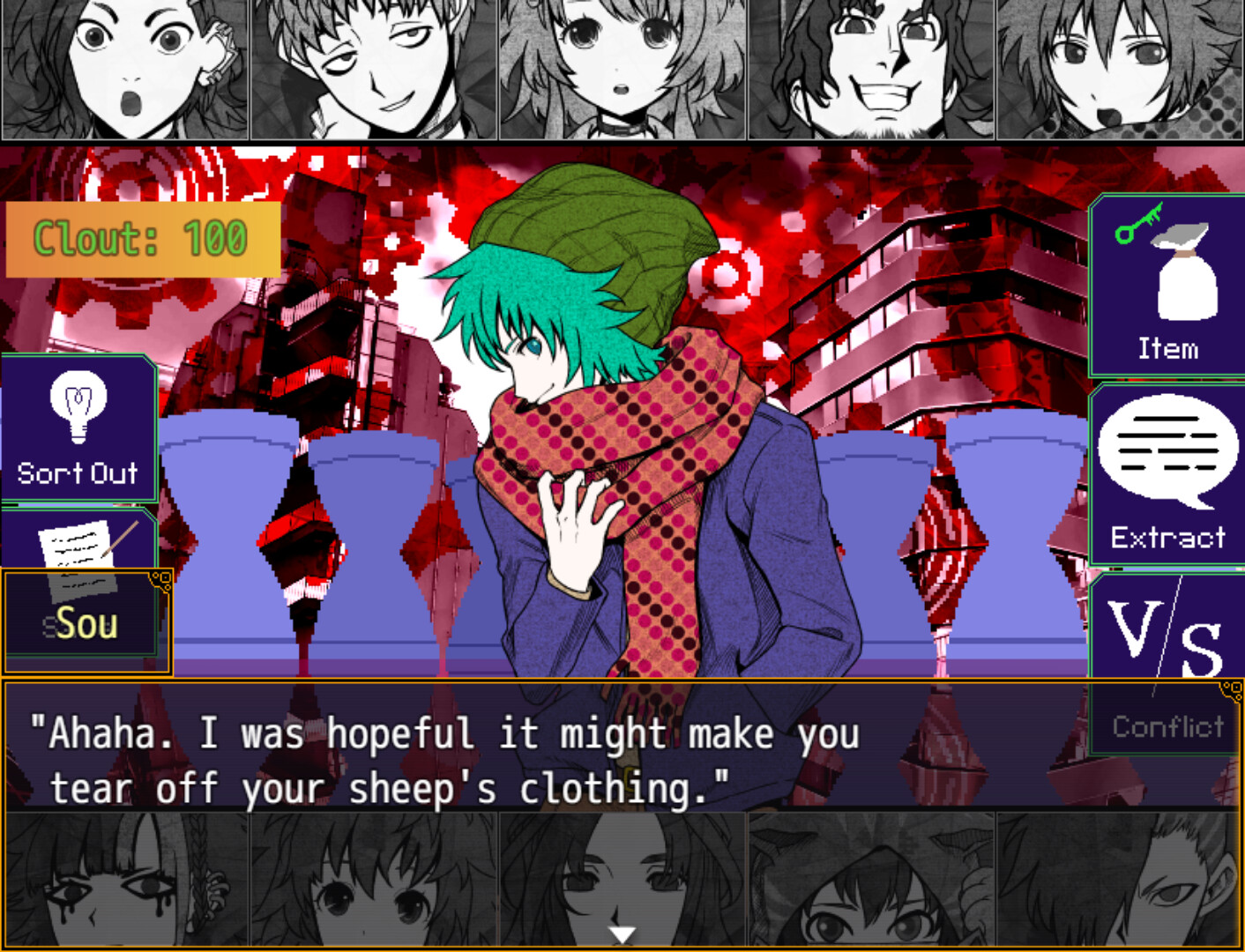Click the grinning bearded man's portrait
The image size is (1245, 952).
coord(871,69)
